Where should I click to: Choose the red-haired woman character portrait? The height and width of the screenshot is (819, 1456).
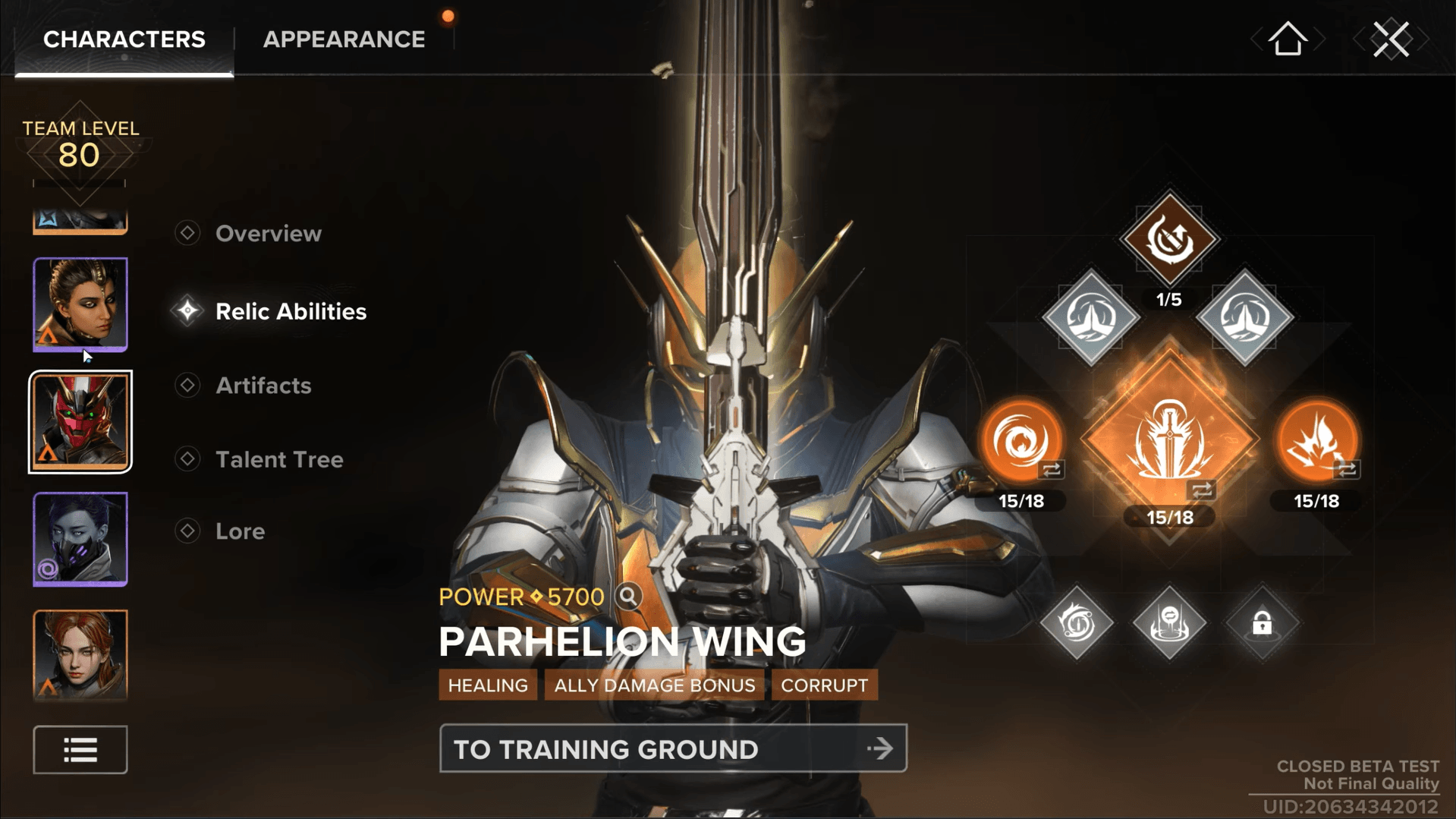click(80, 654)
